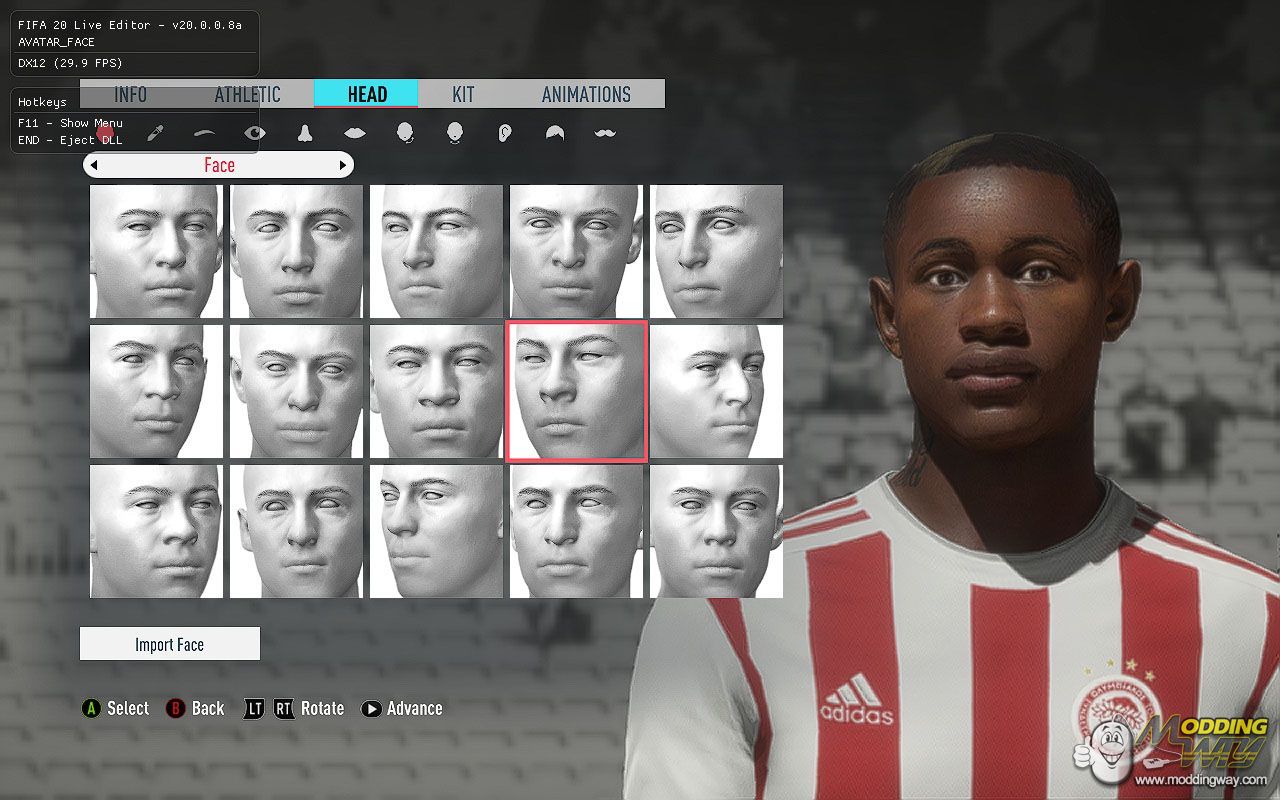Click the Import Face button
This screenshot has height=800, width=1280.
pyautogui.click(x=170, y=644)
